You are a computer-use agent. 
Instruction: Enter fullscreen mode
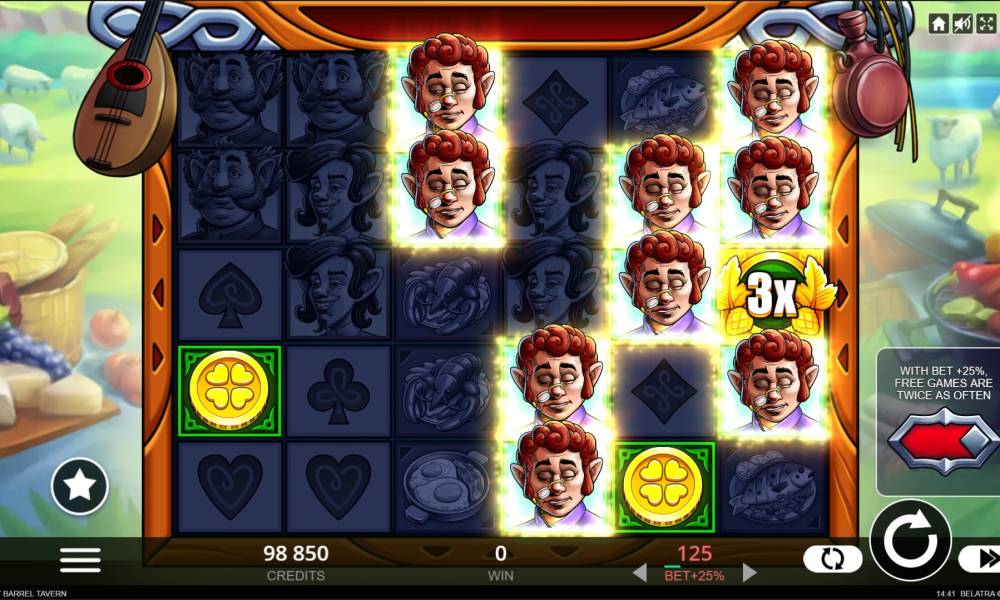tap(986, 23)
